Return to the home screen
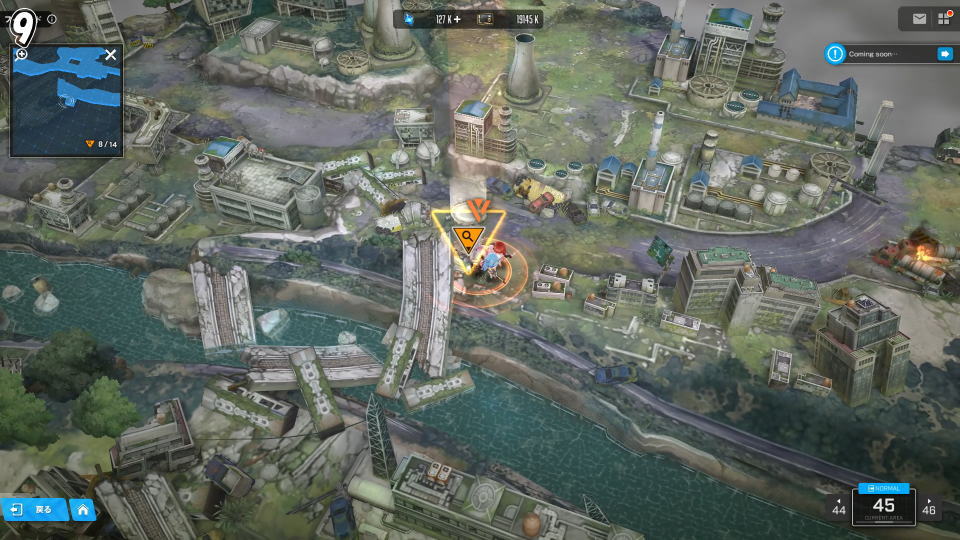This screenshot has height=540, width=960. pyautogui.click(x=83, y=509)
